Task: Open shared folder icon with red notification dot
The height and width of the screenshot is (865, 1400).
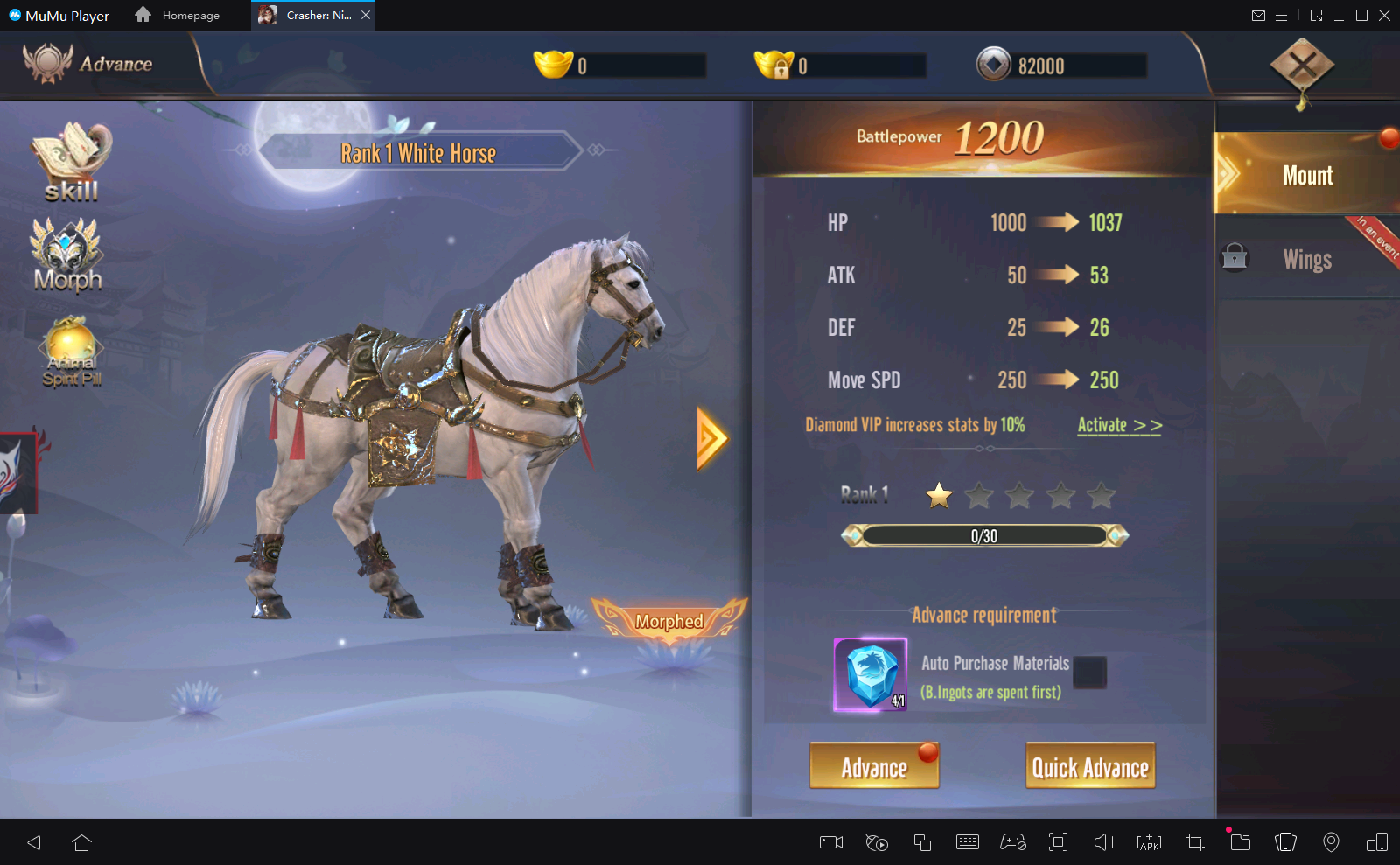Action: 1240,842
